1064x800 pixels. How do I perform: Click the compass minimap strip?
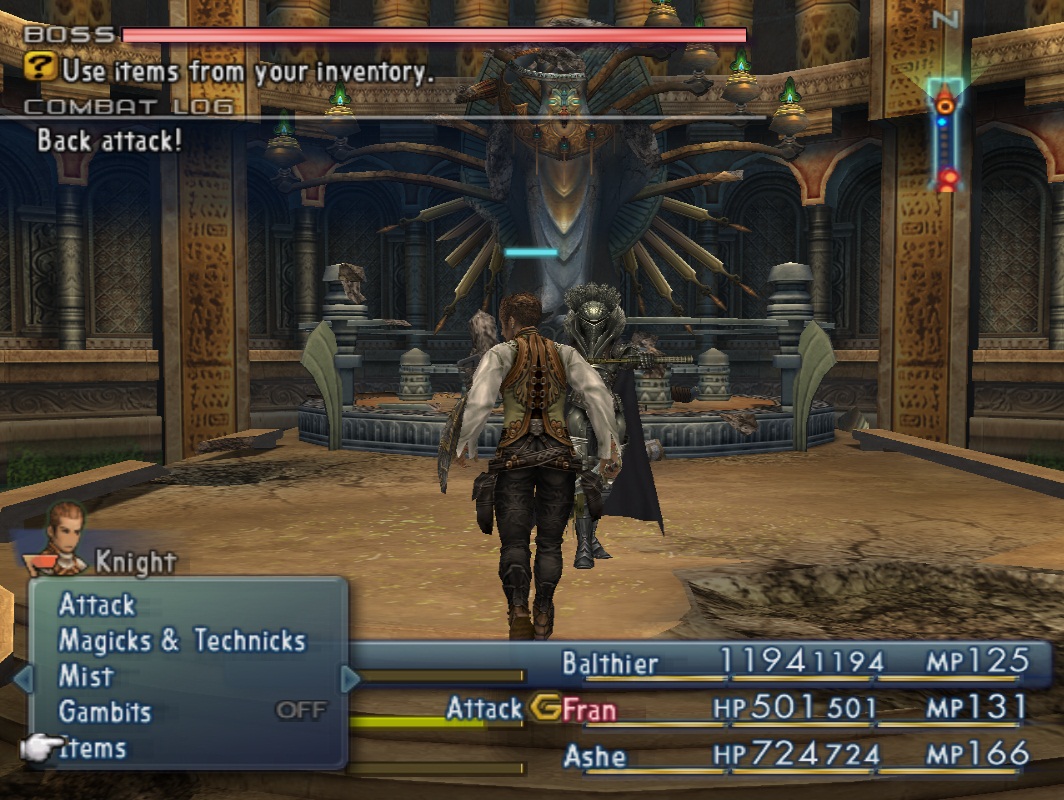945,135
